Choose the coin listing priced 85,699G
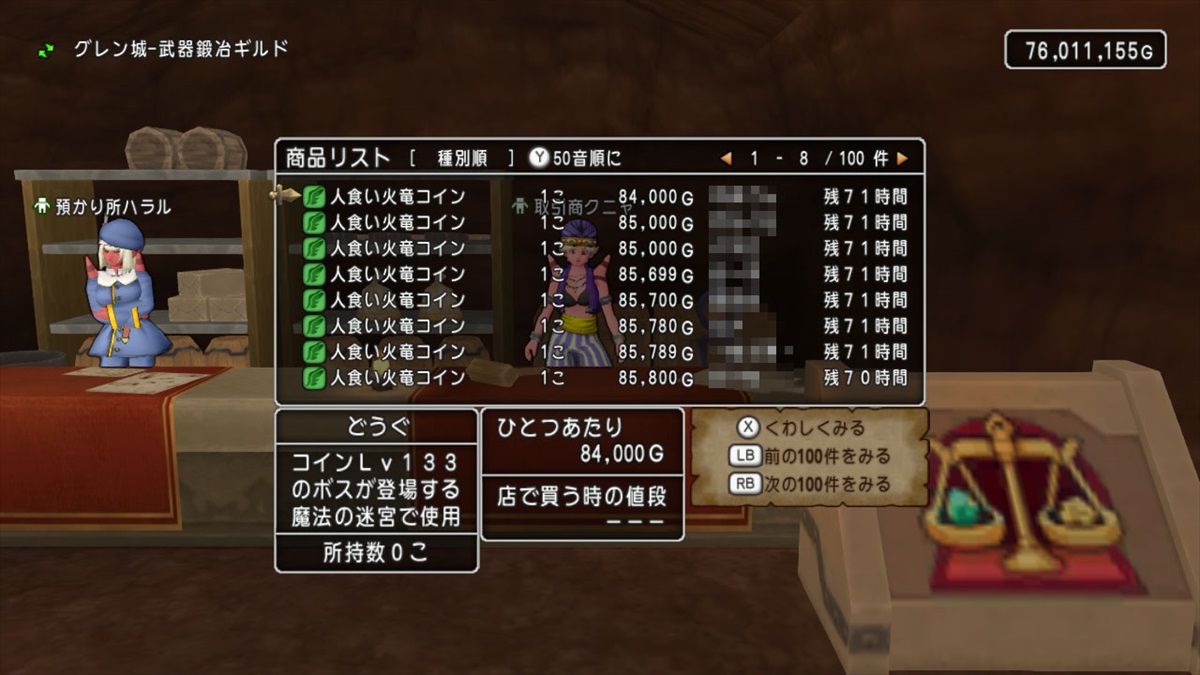Image resolution: width=1200 pixels, height=675 pixels. pyautogui.click(x=600, y=274)
